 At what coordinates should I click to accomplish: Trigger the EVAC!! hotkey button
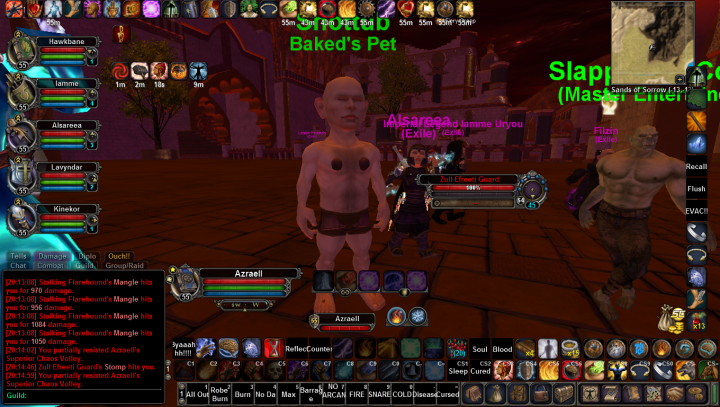tap(697, 210)
